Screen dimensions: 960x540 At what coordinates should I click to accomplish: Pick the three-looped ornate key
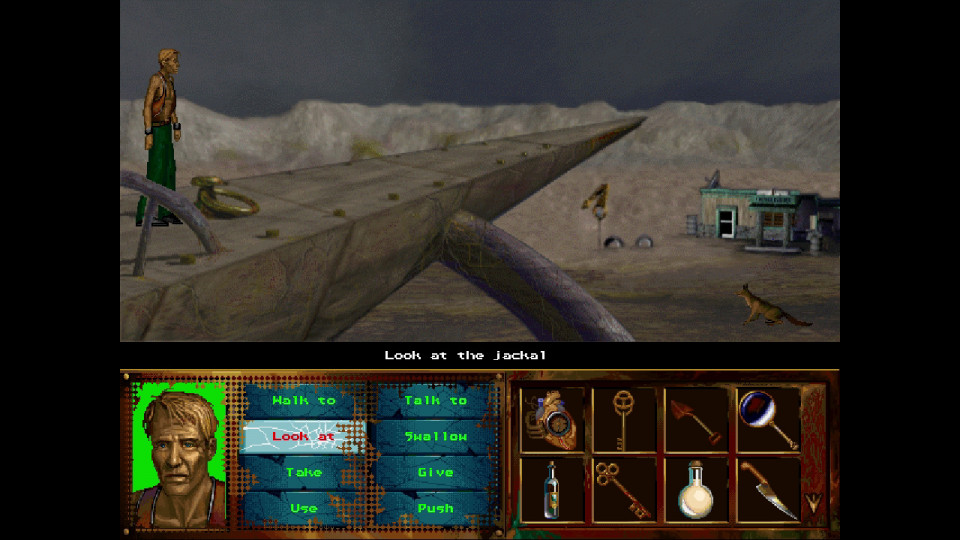[x=622, y=489]
